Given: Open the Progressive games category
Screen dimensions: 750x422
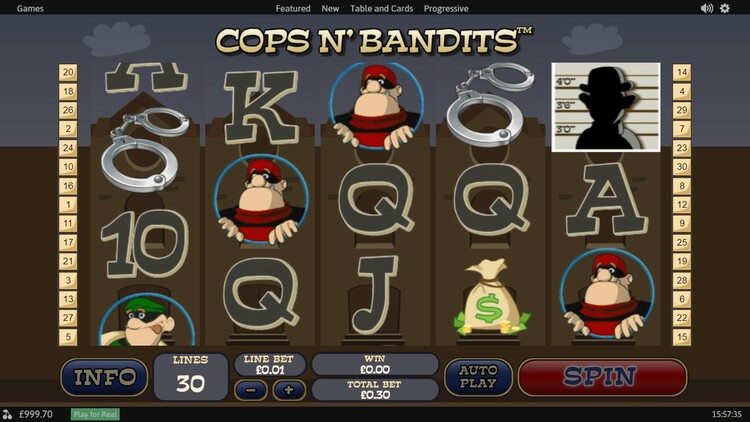Looking at the screenshot, I should click(447, 8).
